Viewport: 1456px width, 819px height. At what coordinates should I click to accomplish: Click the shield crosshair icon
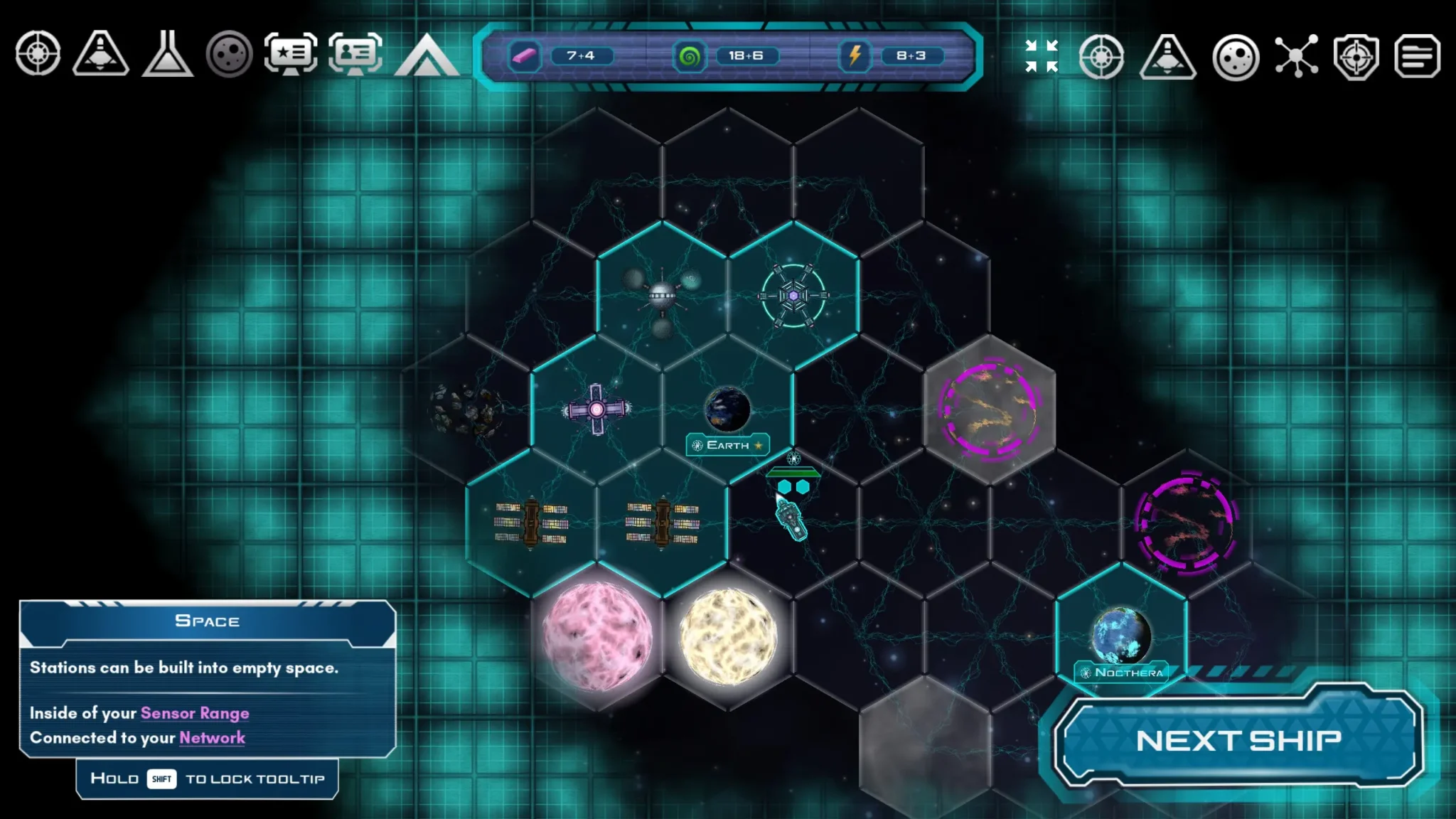coord(1356,57)
